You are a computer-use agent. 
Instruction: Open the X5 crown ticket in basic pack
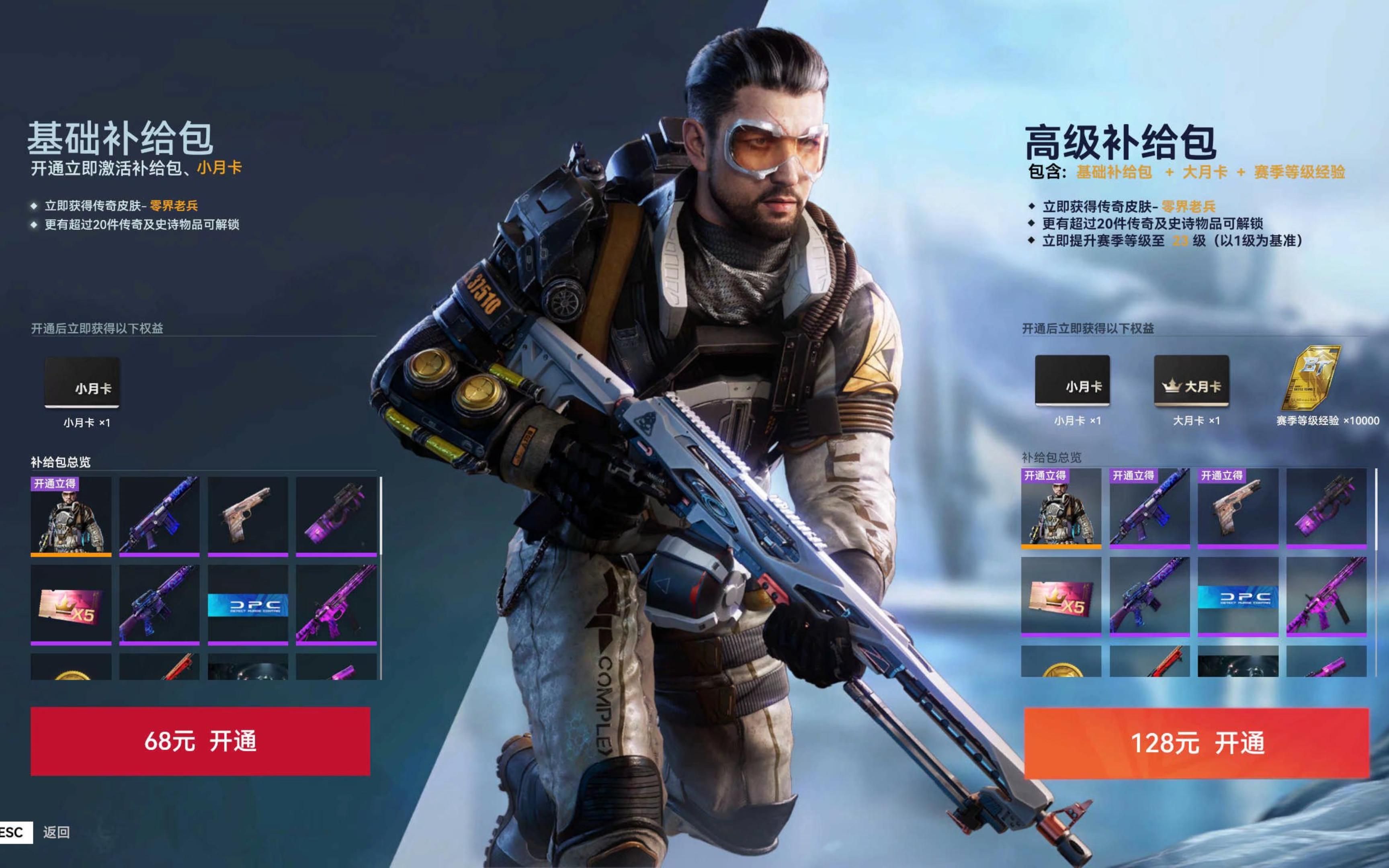pos(71,604)
